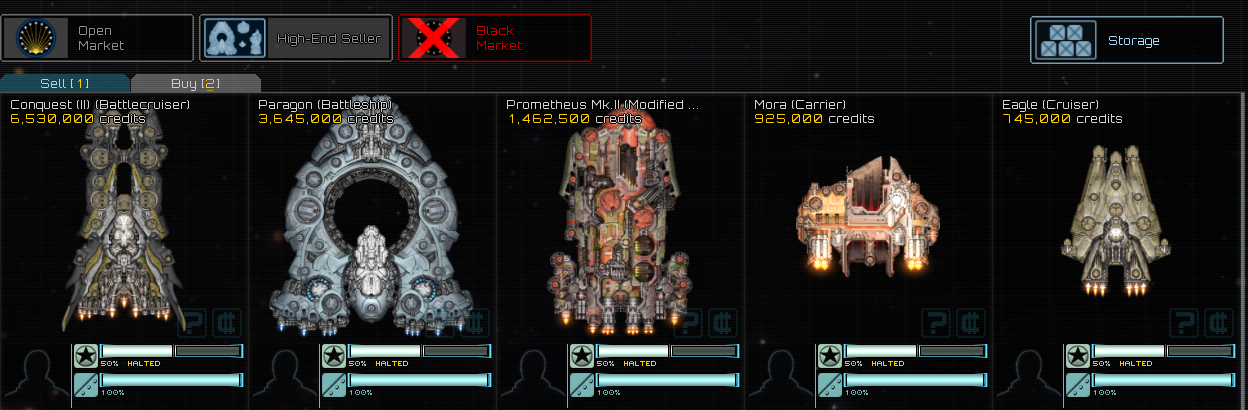Select the Mora carrier ship card
The image size is (1248, 410).
click(868, 220)
